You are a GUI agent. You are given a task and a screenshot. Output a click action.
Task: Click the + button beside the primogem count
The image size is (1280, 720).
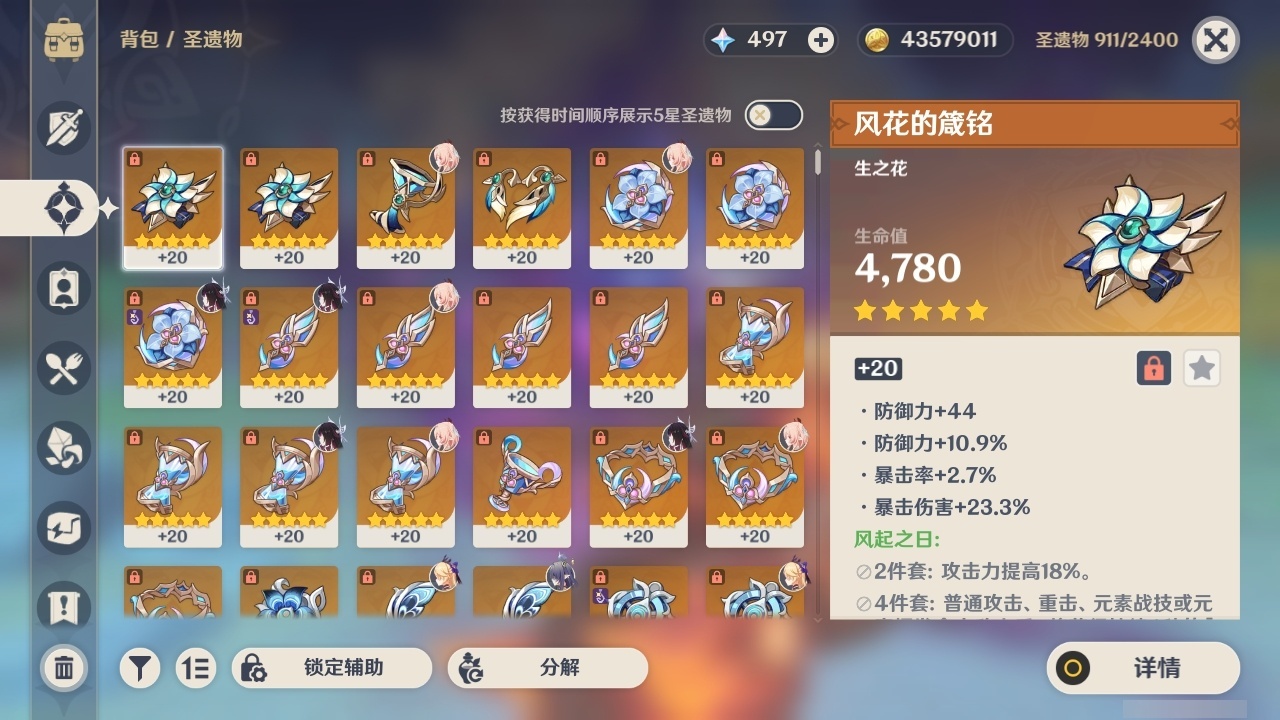click(820, 40)
